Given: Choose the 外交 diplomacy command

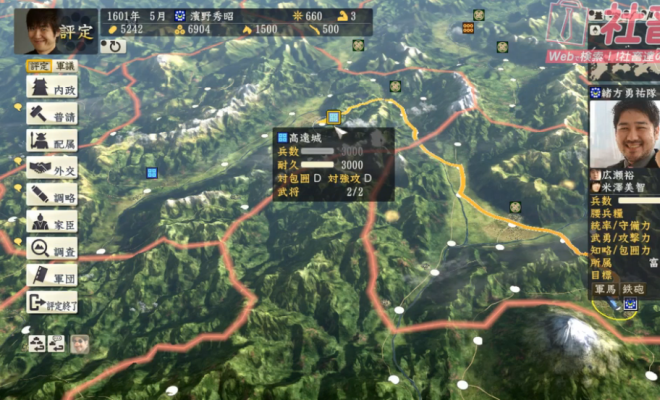Looking at the screenshot, I should 52,170.
